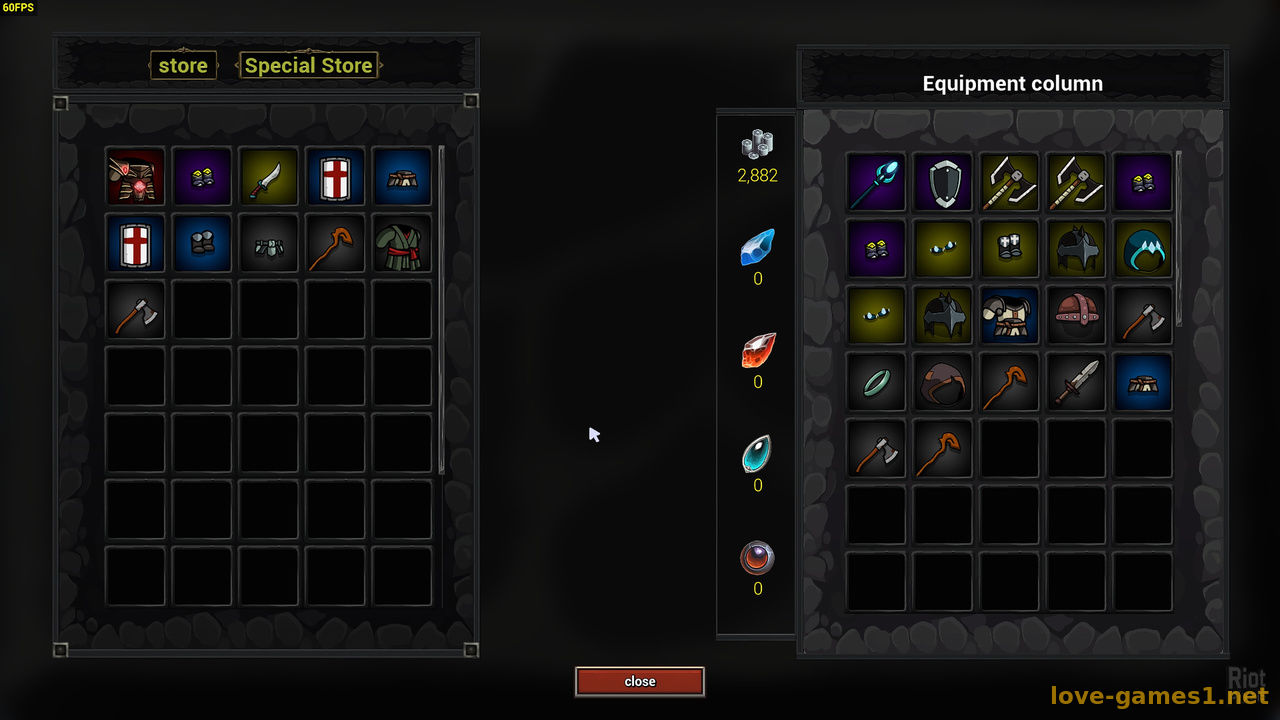Switch to the store tab
Screen dimensions: 1280x720
tap(183, 66)
